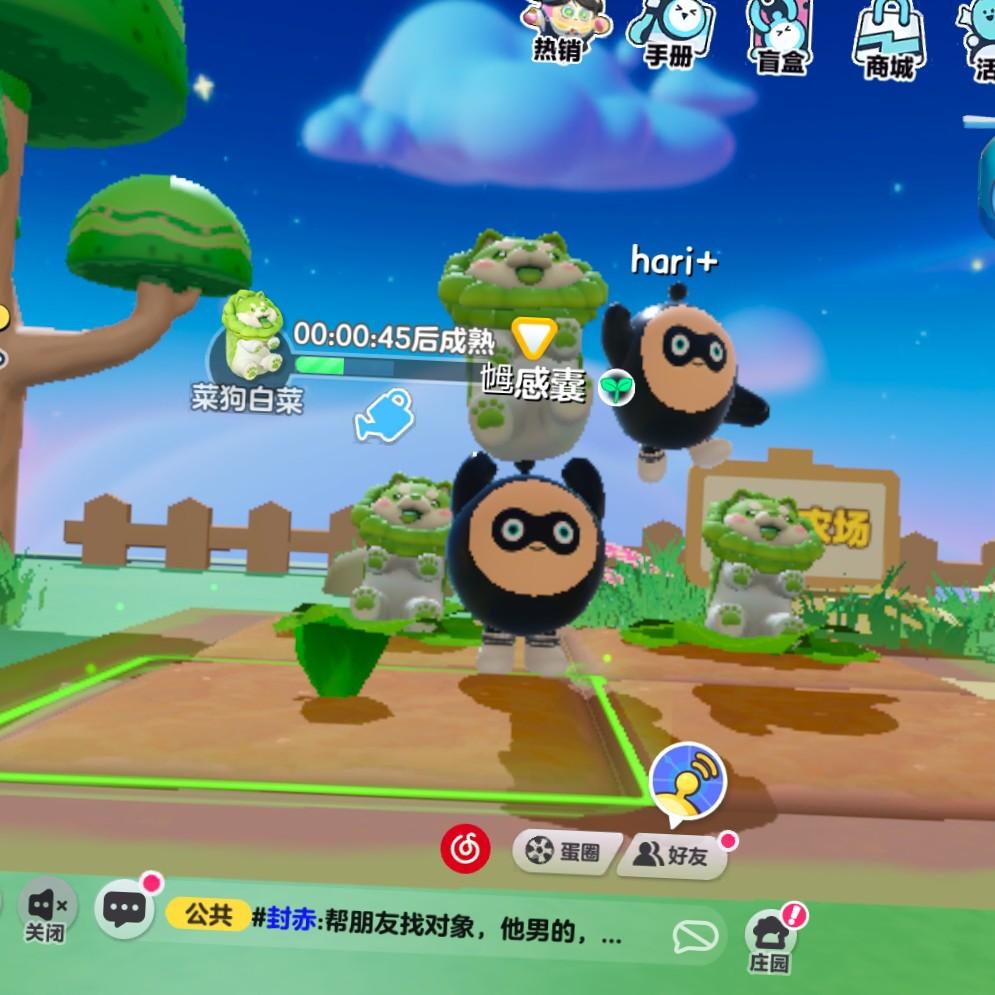Open the 好友 friends list
The height and width of the screenshot is (995, 995).
672,855
